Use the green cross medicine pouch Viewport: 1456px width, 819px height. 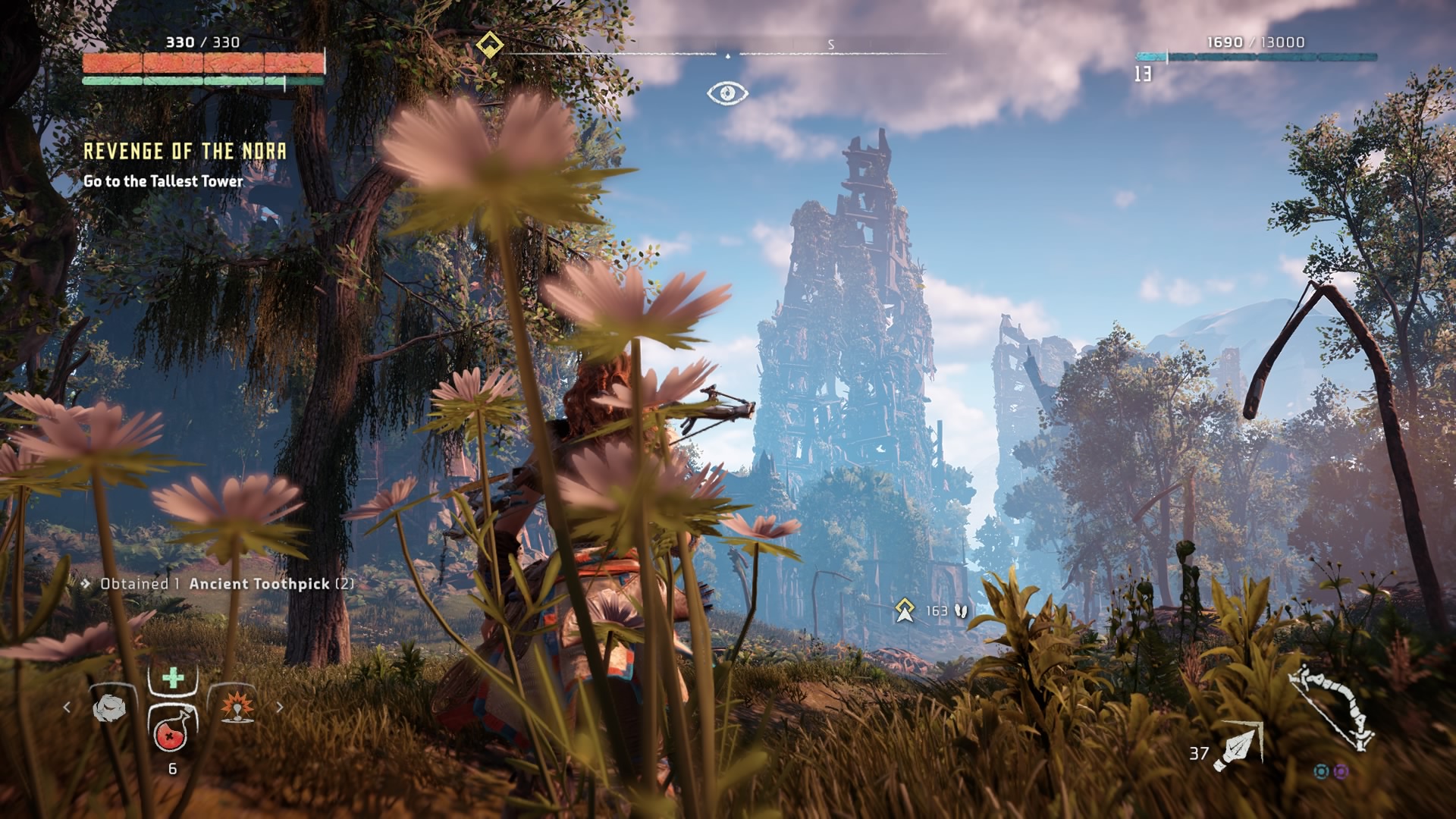[174, 677]
